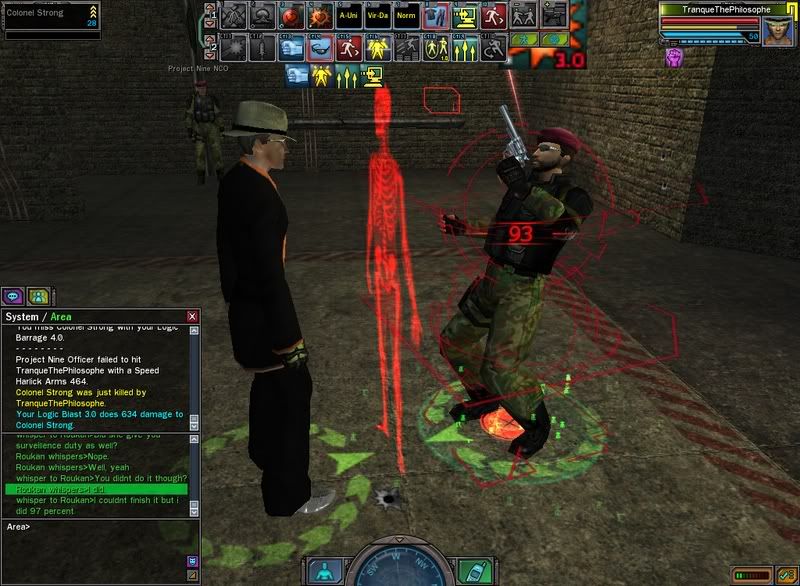
Task: Use the computer terminal hotbar icon
Action: pos(466,15)
